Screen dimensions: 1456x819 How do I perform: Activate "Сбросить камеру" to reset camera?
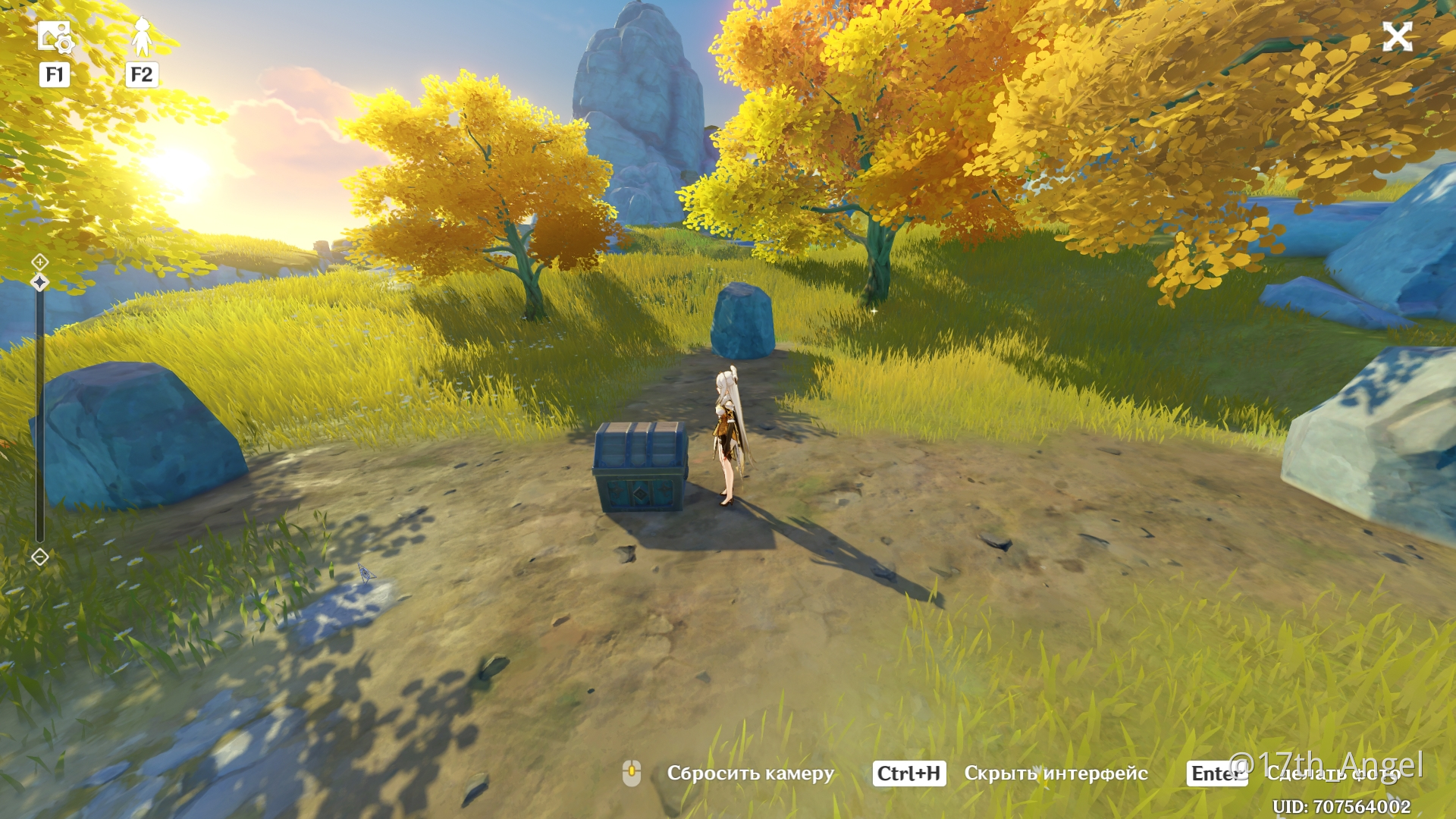pos(749,773)
